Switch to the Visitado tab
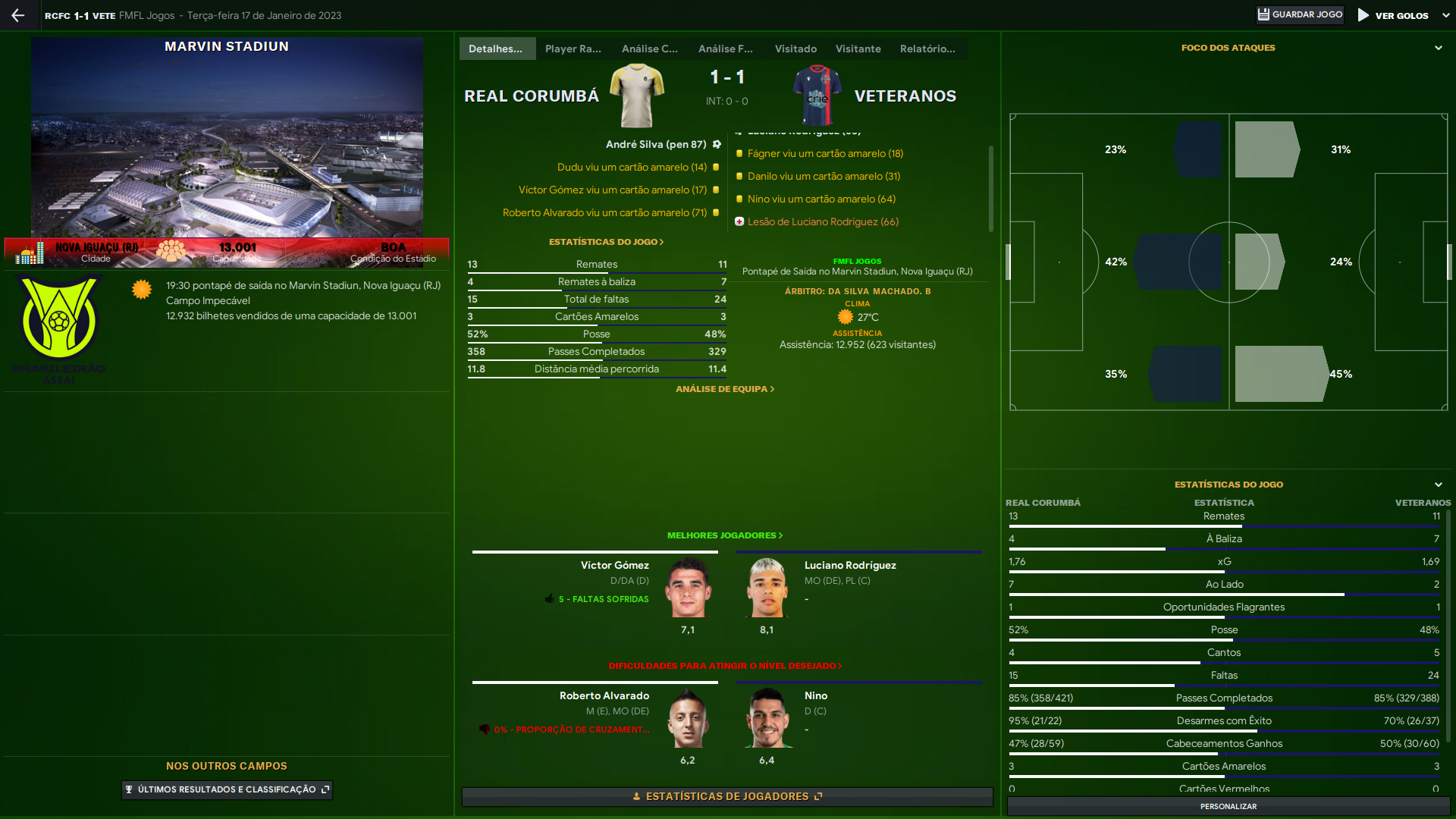This screenshot has width=1456, height=819. pyautogui.click(x=795, y=49)
